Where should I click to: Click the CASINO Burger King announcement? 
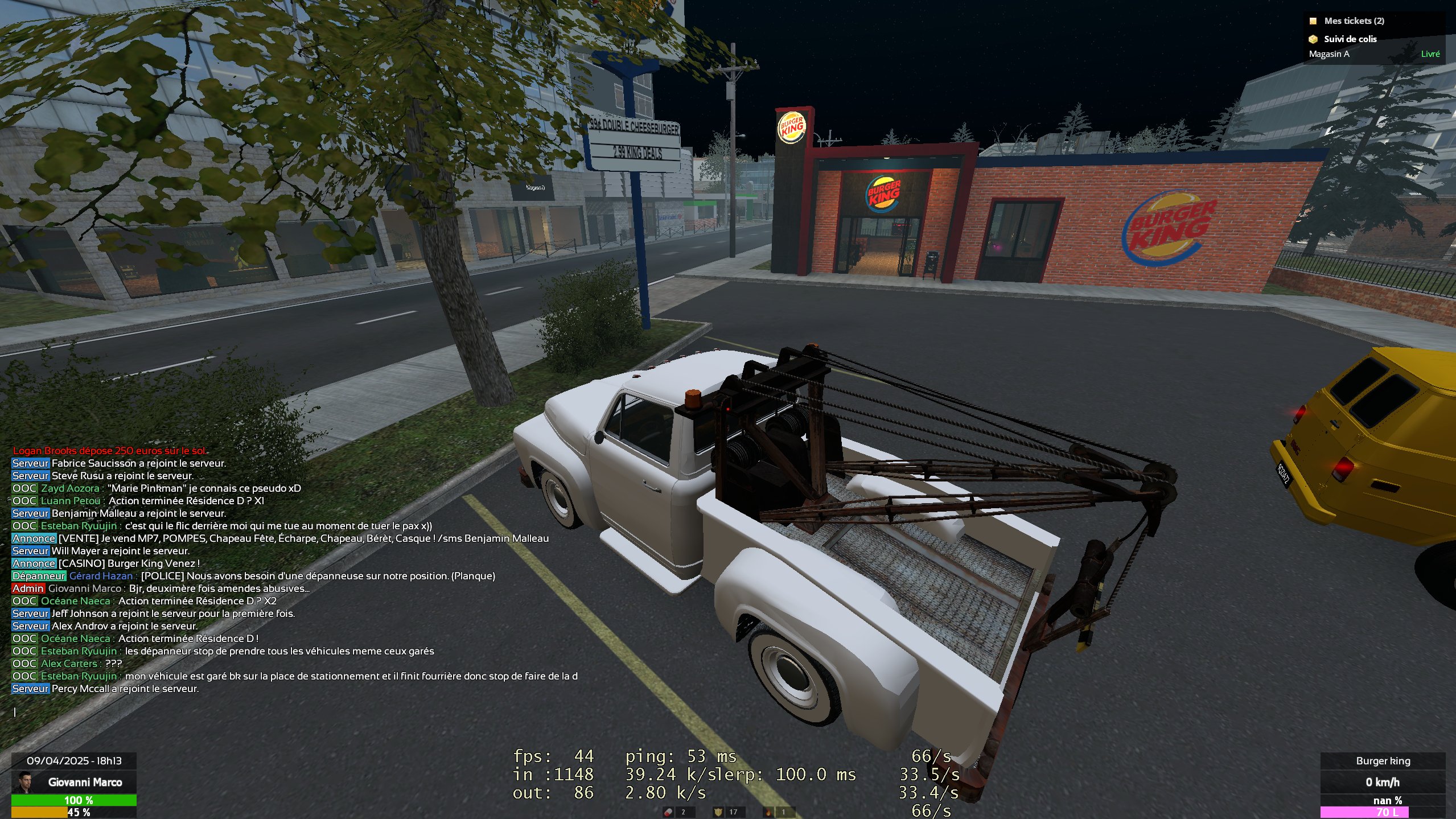129,563
